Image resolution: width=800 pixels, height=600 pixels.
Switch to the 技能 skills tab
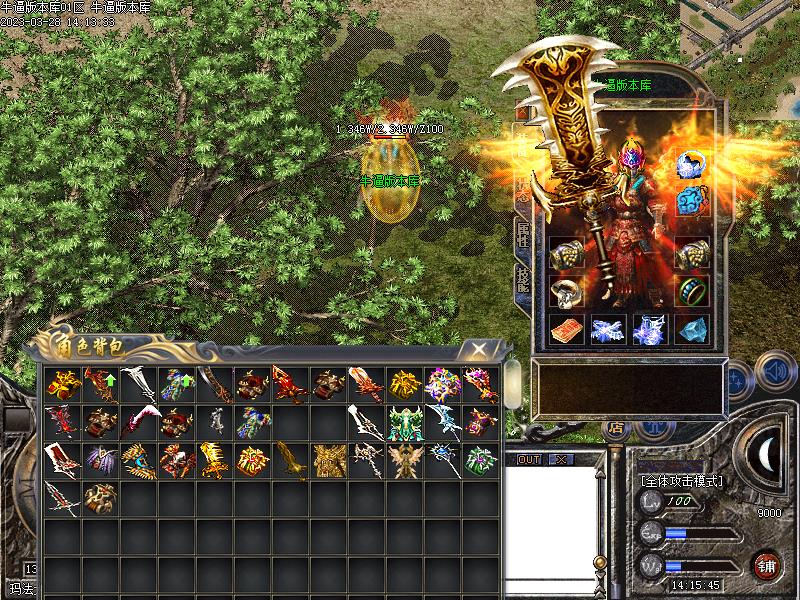[x=523, y=280]
